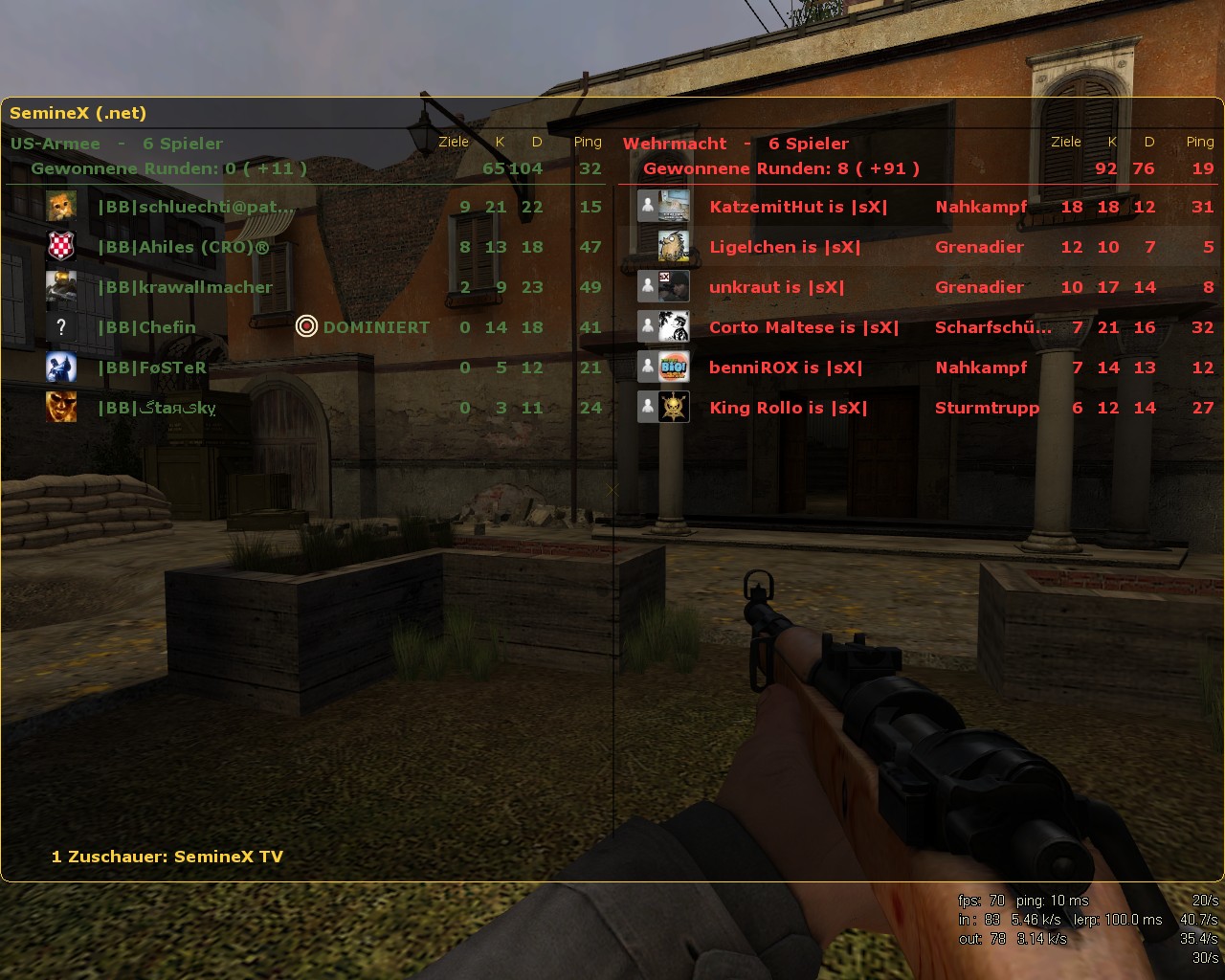Screen dimensions: 1225x980
Task: Click the 1 Zuschauer: SemineX TV spectator text
Action: [167, 857]
